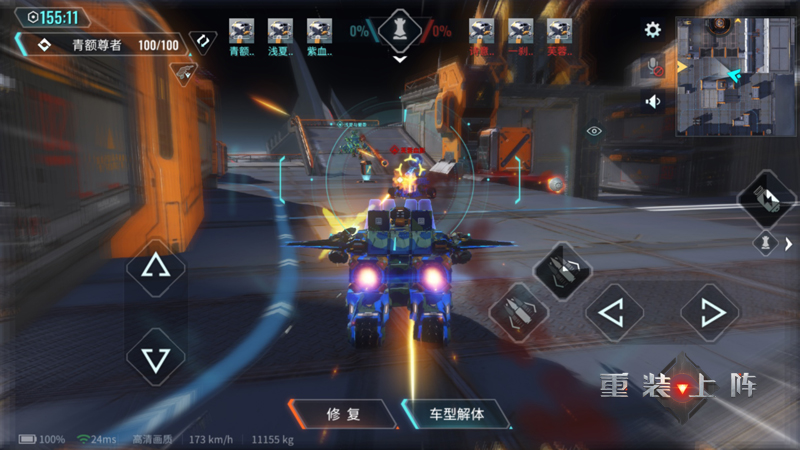Toggle the muted microphone icon
This screenshot has width=800, height=450.
pos(654,67)
